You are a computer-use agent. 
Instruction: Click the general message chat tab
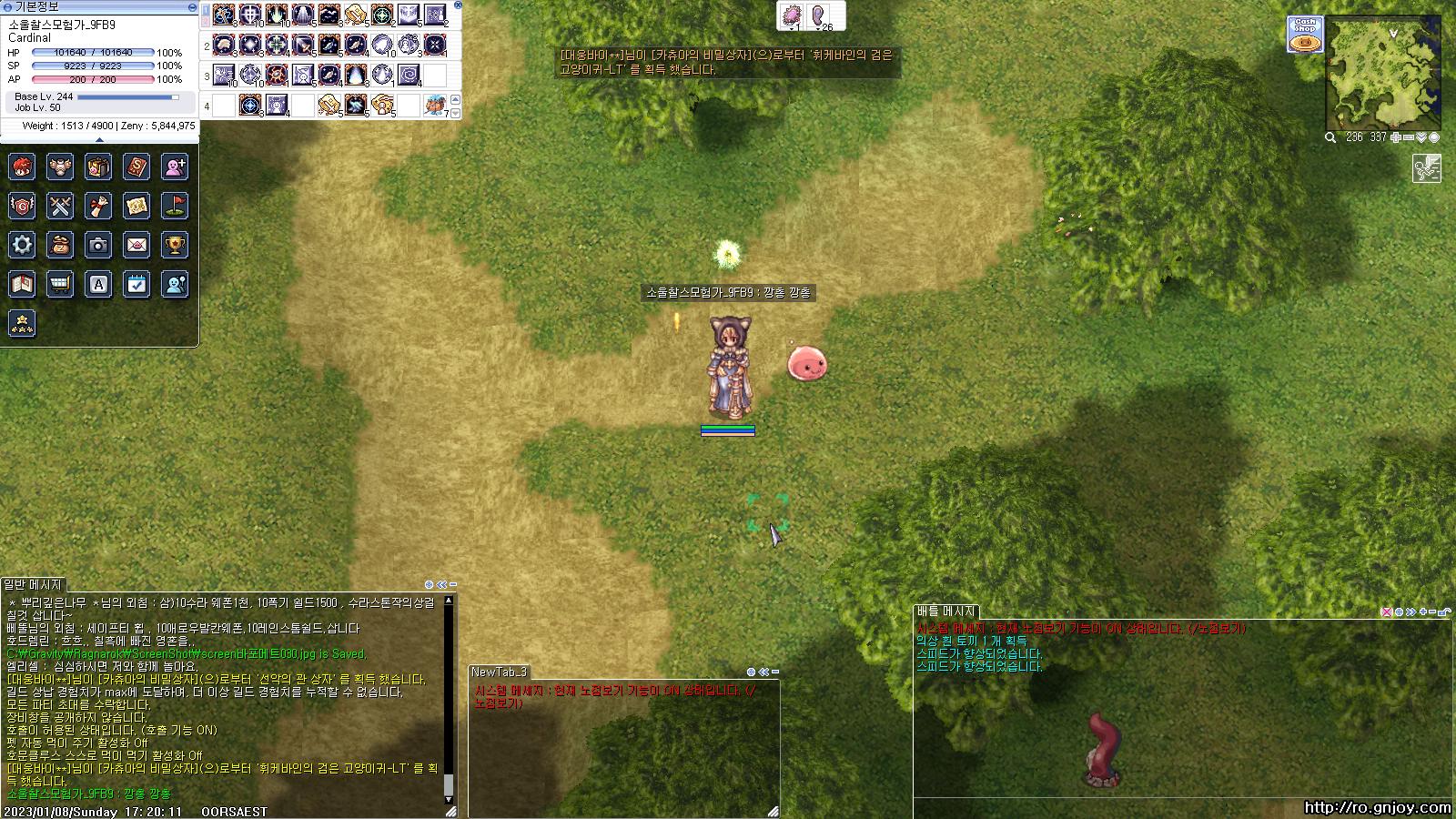(x=33, y=584)
